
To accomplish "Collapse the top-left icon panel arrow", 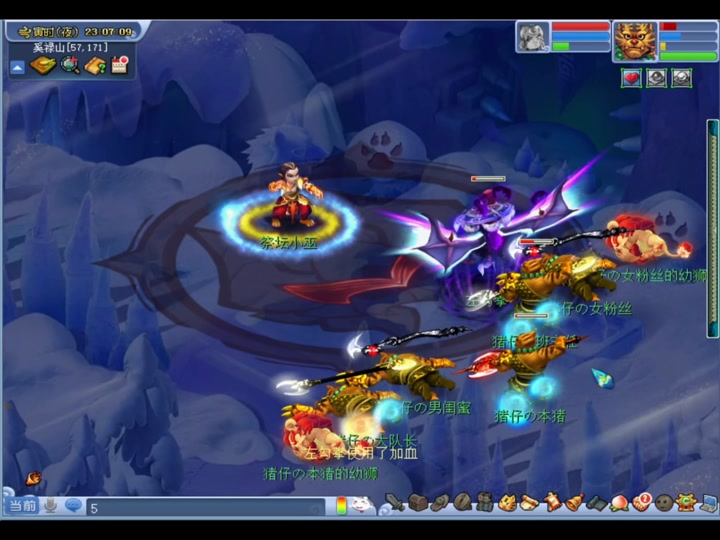I will [17, 67].
